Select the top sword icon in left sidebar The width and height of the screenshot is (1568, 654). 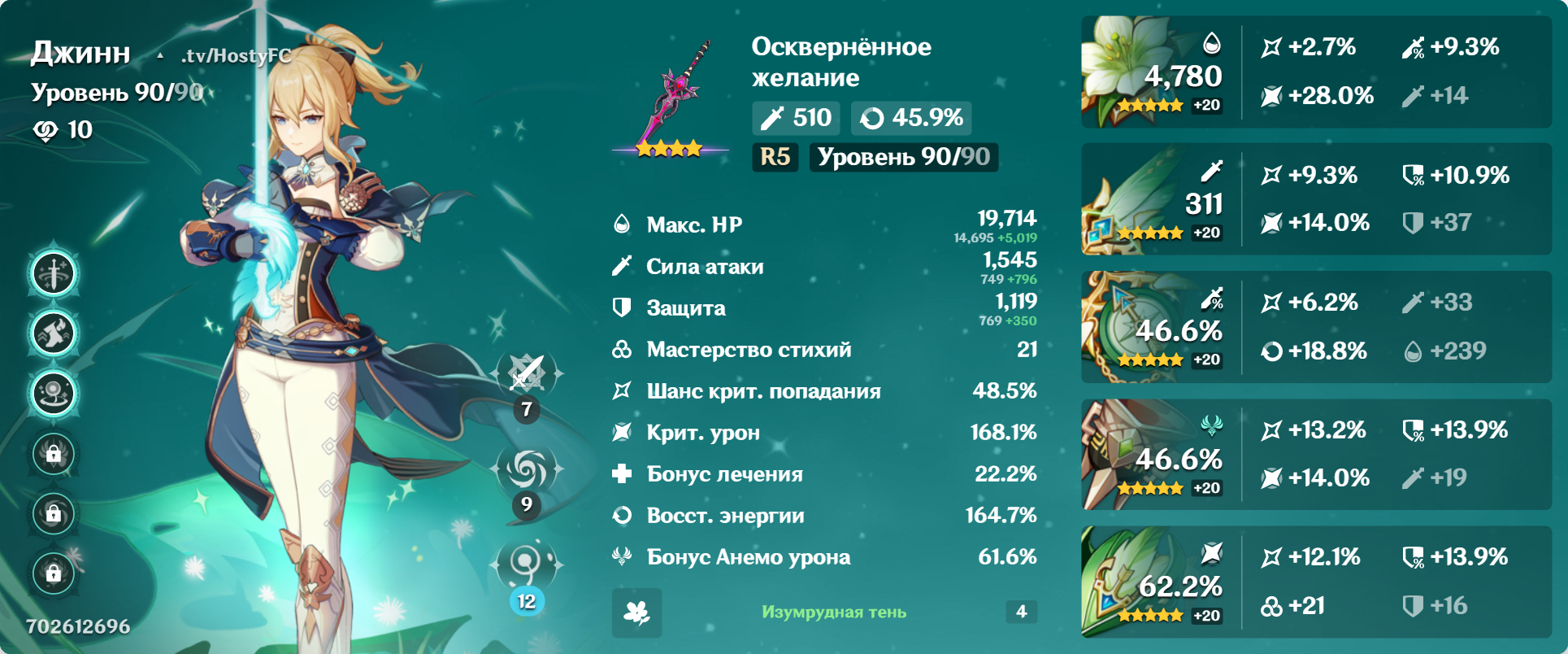(53, 272)
